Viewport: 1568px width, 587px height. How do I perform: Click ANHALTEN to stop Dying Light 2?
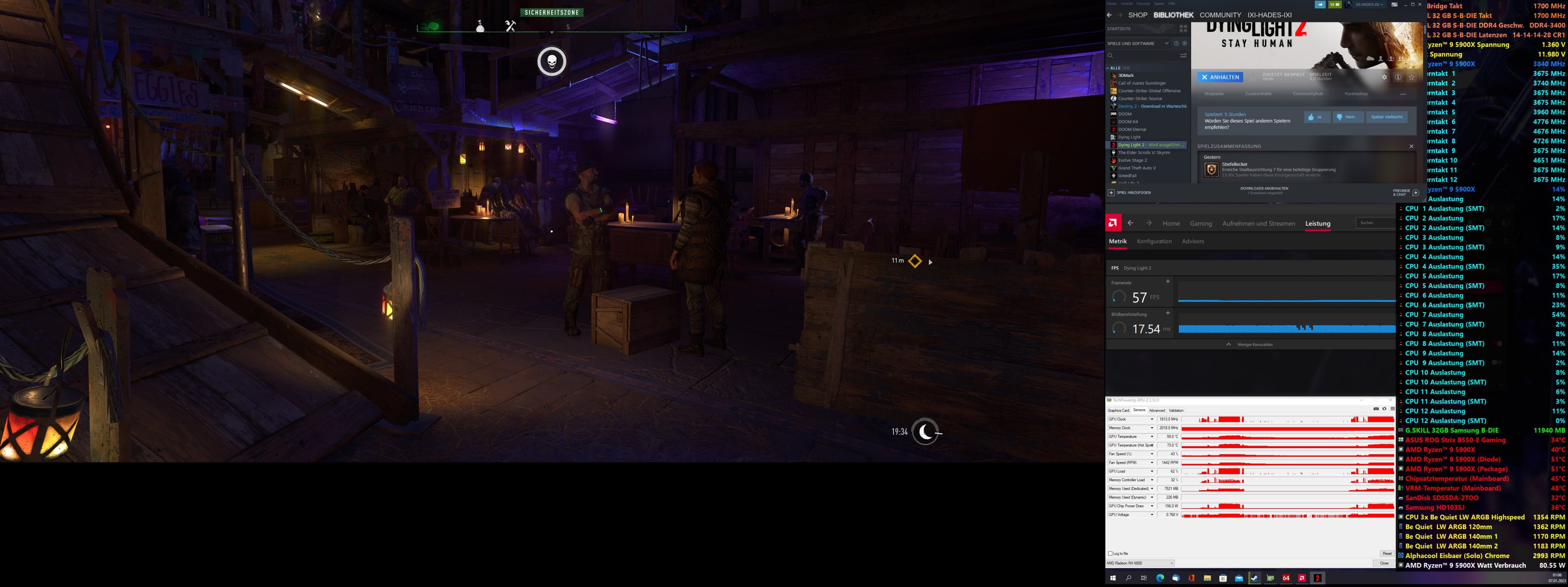click(1221, 77)
